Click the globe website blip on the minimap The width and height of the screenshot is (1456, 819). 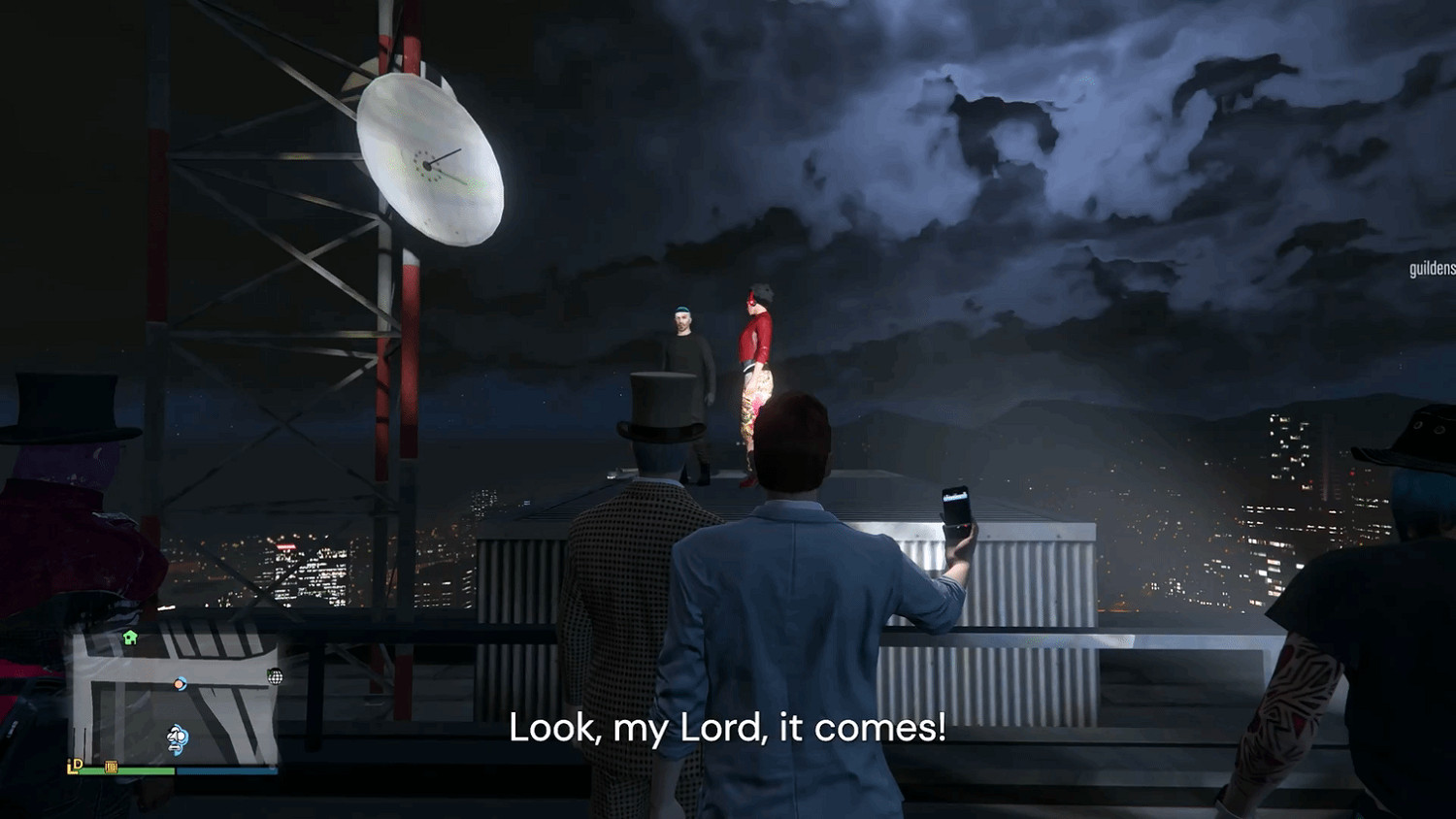coord(275,677)
